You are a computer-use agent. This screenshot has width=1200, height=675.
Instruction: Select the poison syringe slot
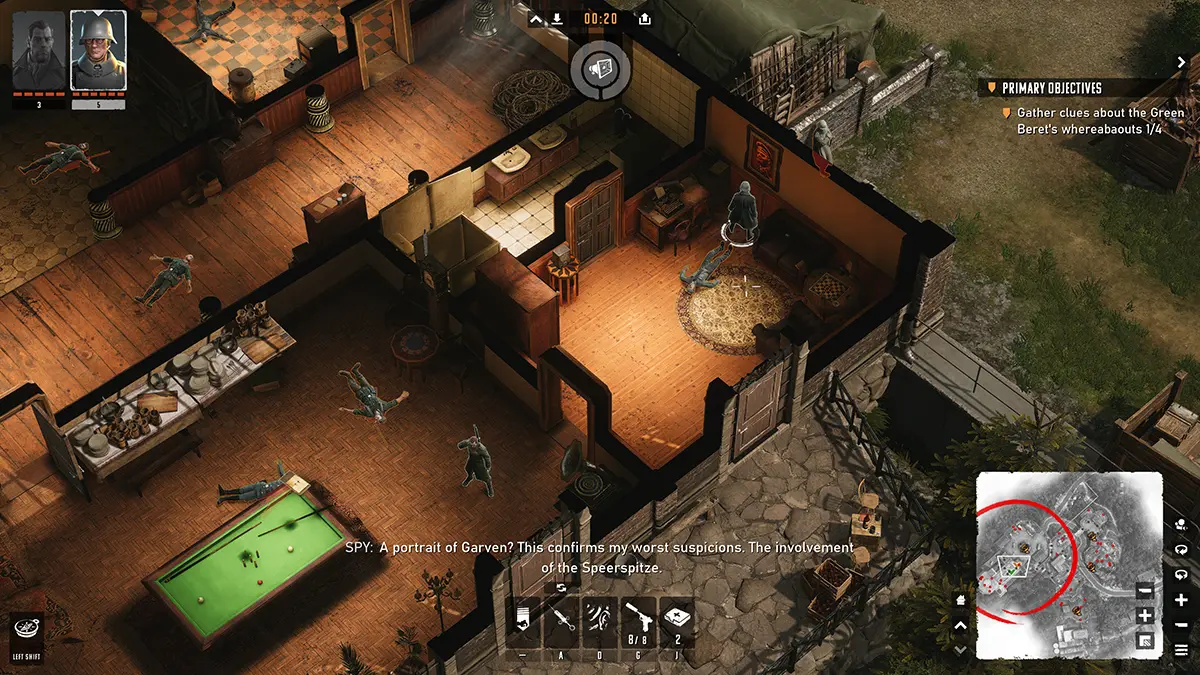click(x=561, y=620)
